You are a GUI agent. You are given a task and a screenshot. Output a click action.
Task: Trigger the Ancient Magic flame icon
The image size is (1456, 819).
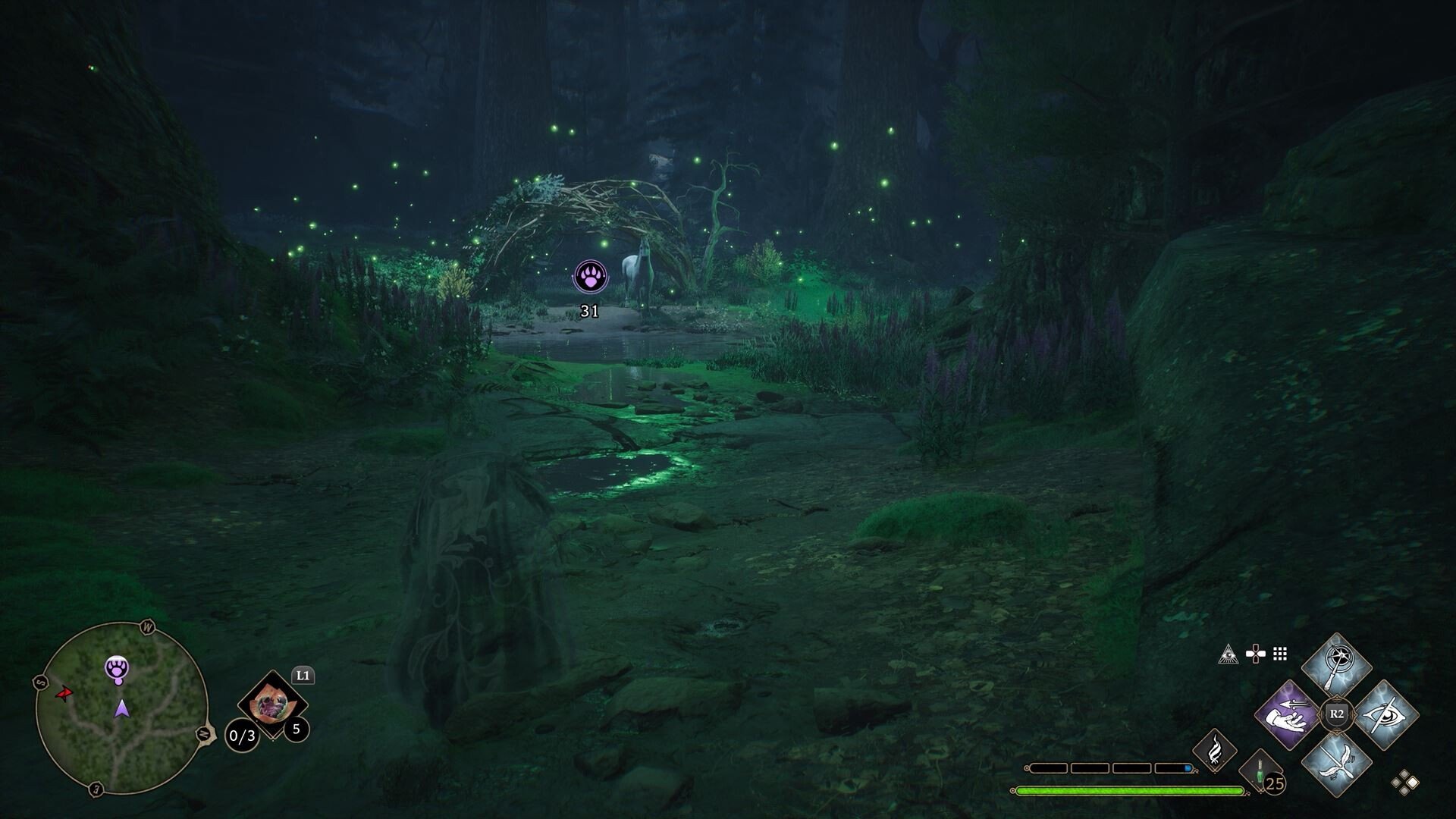tap(1214, 749)
